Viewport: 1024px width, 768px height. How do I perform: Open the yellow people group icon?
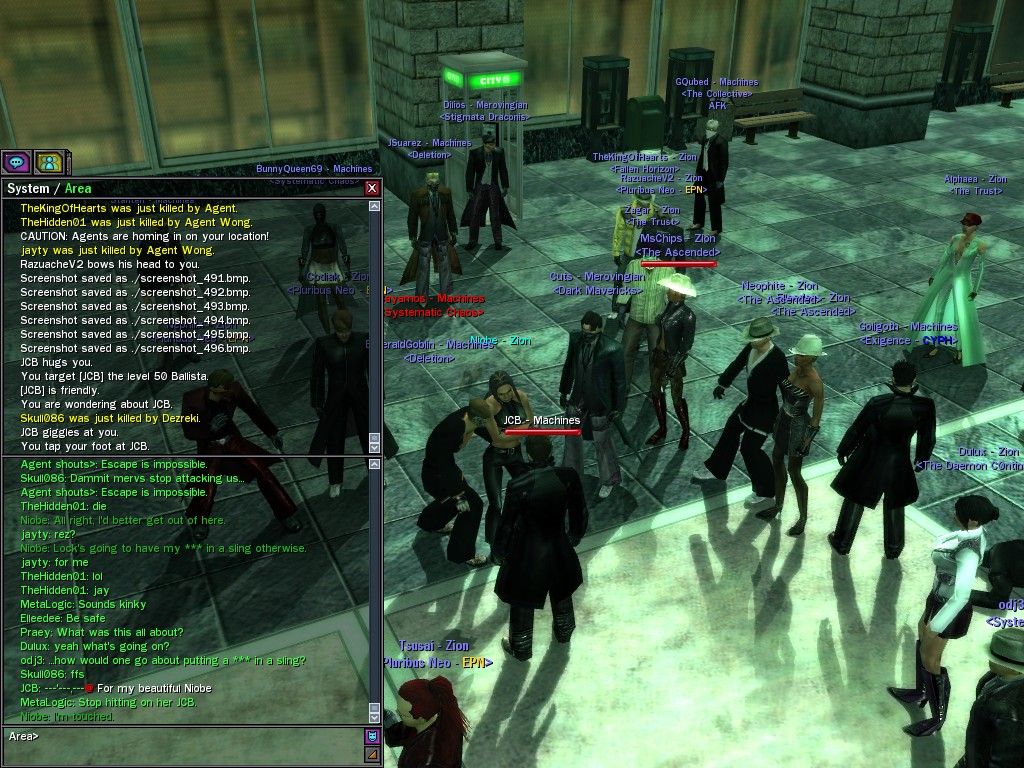click(x=49, y=162)
